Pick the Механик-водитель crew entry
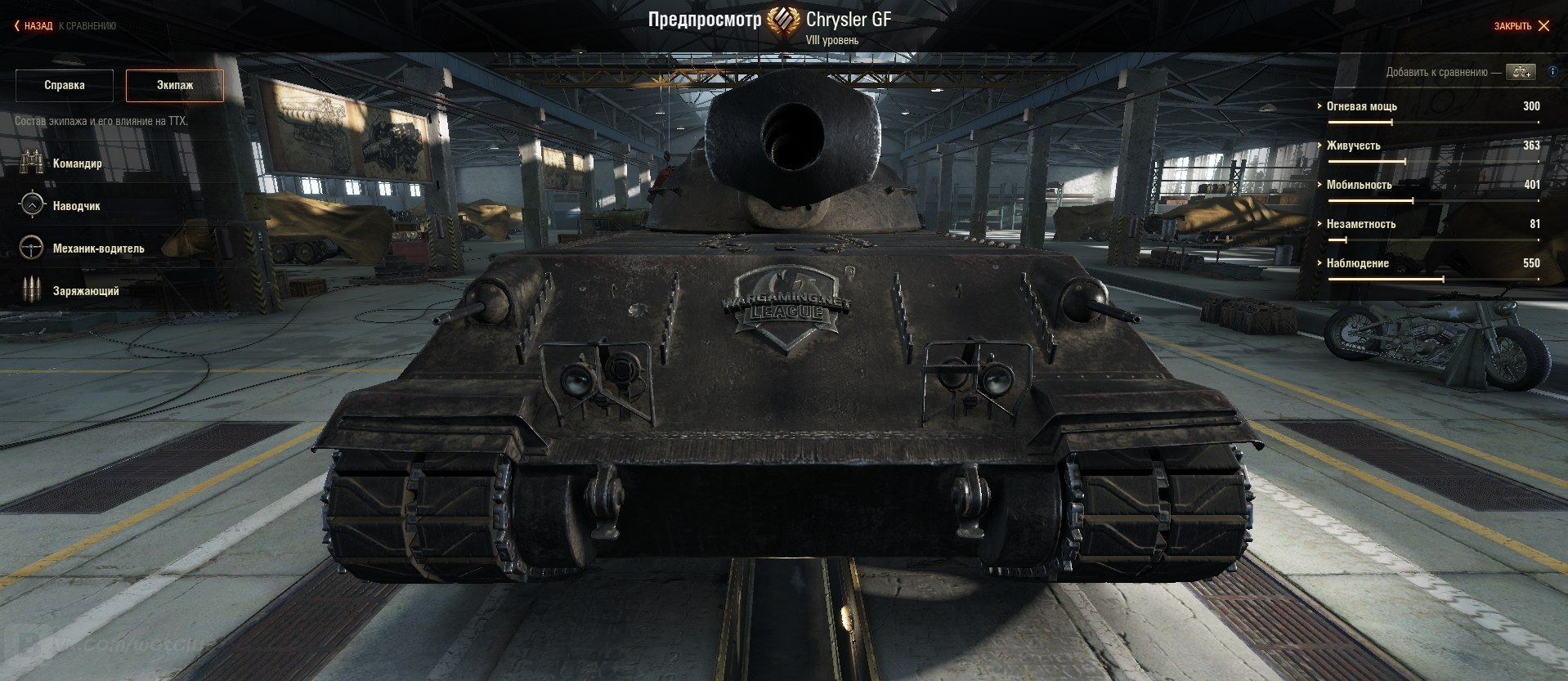The width and height of the screenshot is (1568, 681). pyautogui.click(x=98, y=249)
